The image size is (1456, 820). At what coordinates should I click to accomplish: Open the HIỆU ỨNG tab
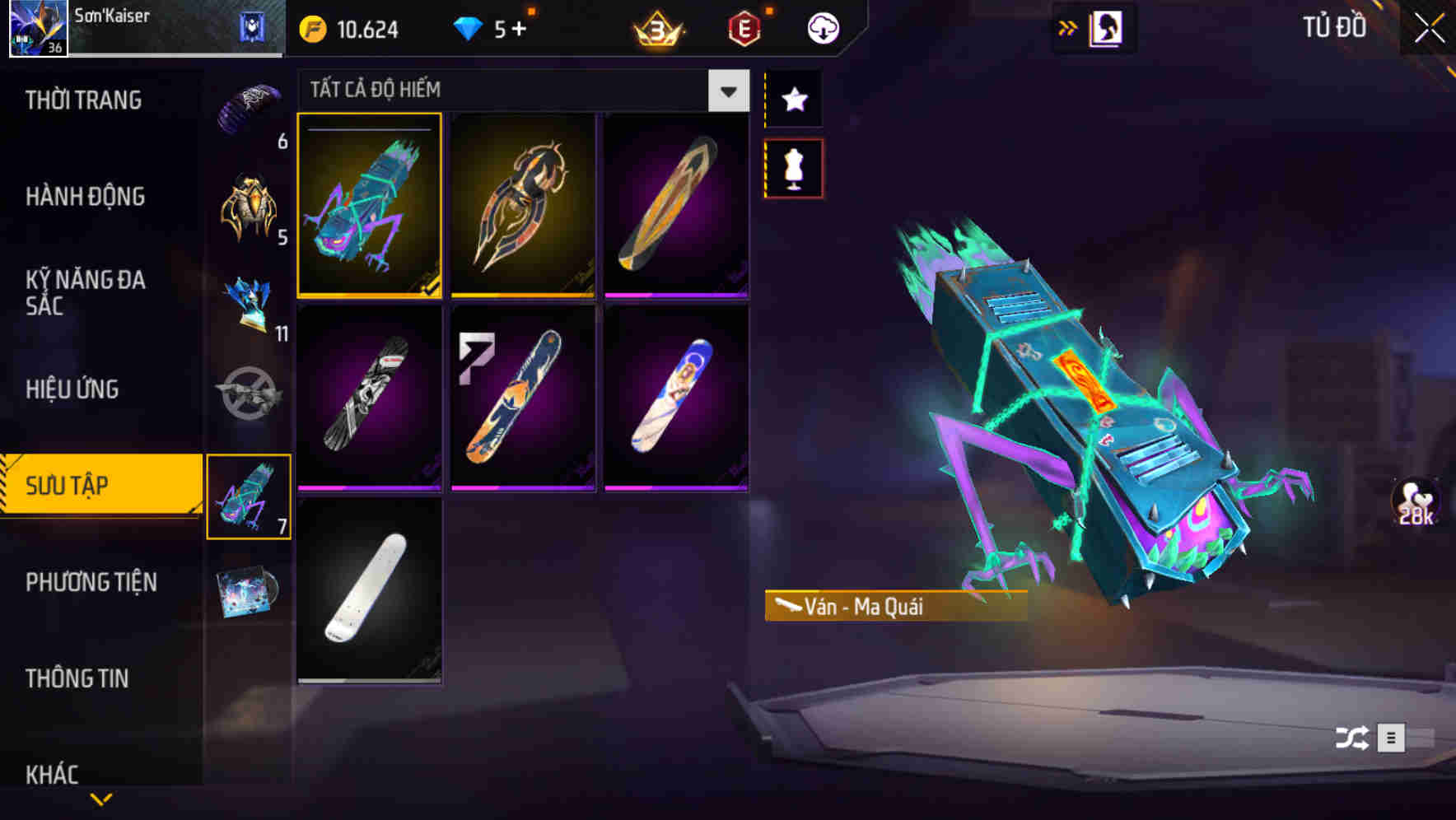(73, 389)
